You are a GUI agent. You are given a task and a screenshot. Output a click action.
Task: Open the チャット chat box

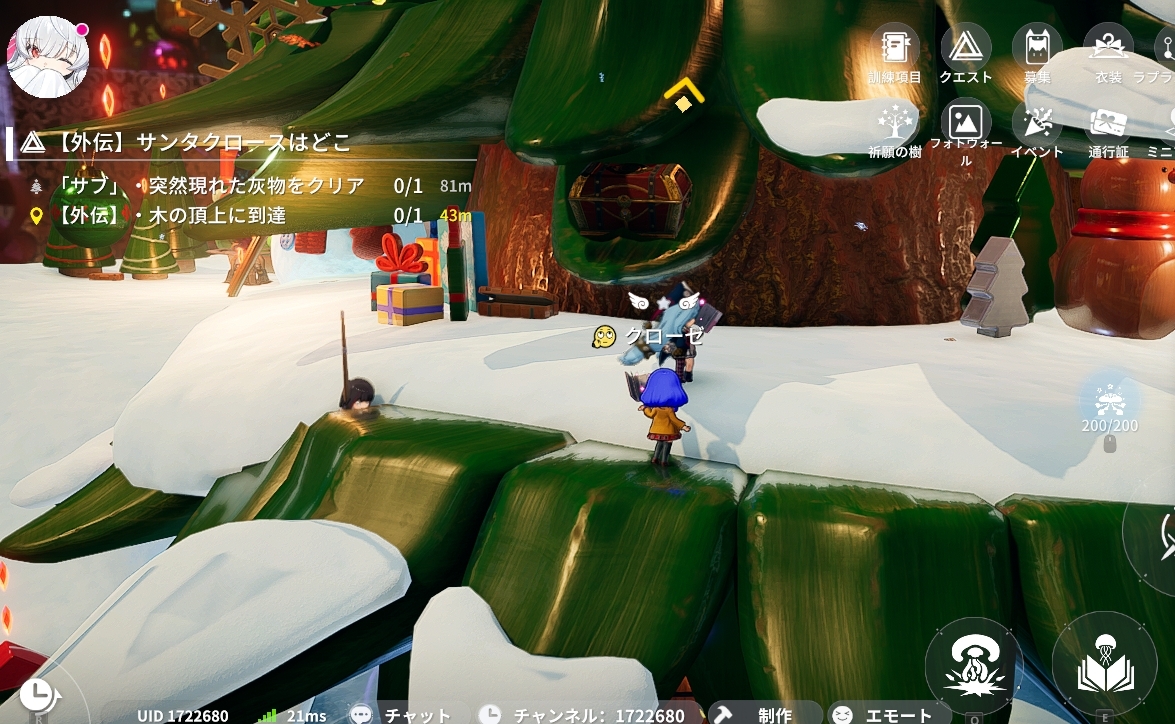click(x=401, y=714)
